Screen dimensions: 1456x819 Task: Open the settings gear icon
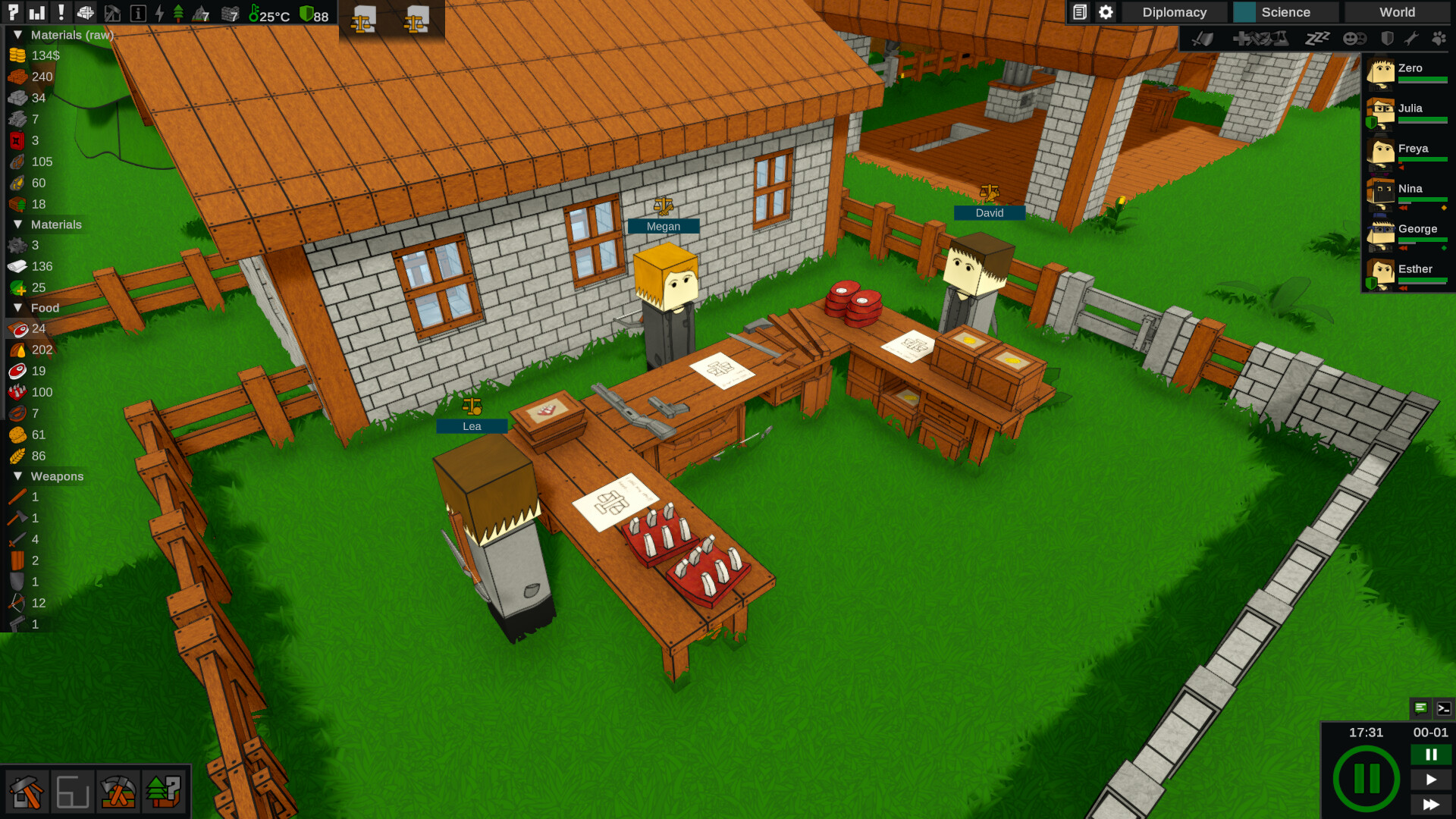click(x=1106, y=12)
